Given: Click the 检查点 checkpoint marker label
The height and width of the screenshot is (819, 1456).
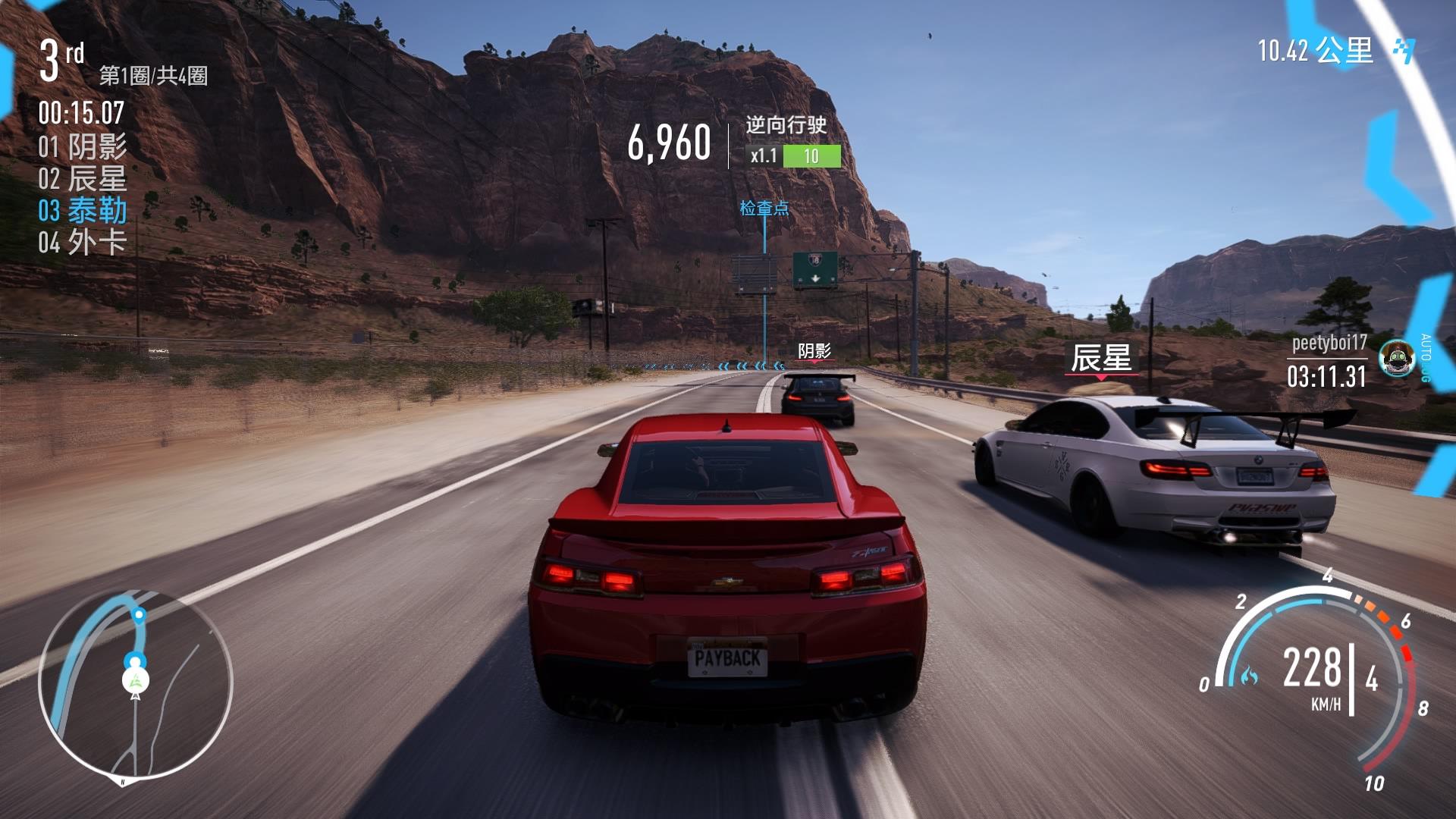Looking at the screenshot, I should tap(764, 208).
